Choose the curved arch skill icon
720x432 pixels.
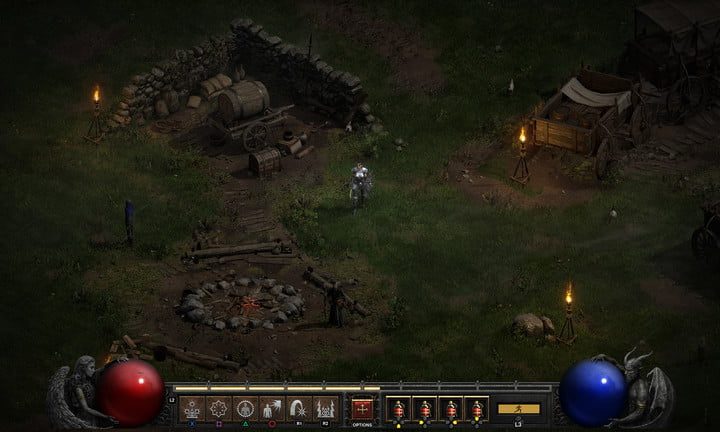298,408
